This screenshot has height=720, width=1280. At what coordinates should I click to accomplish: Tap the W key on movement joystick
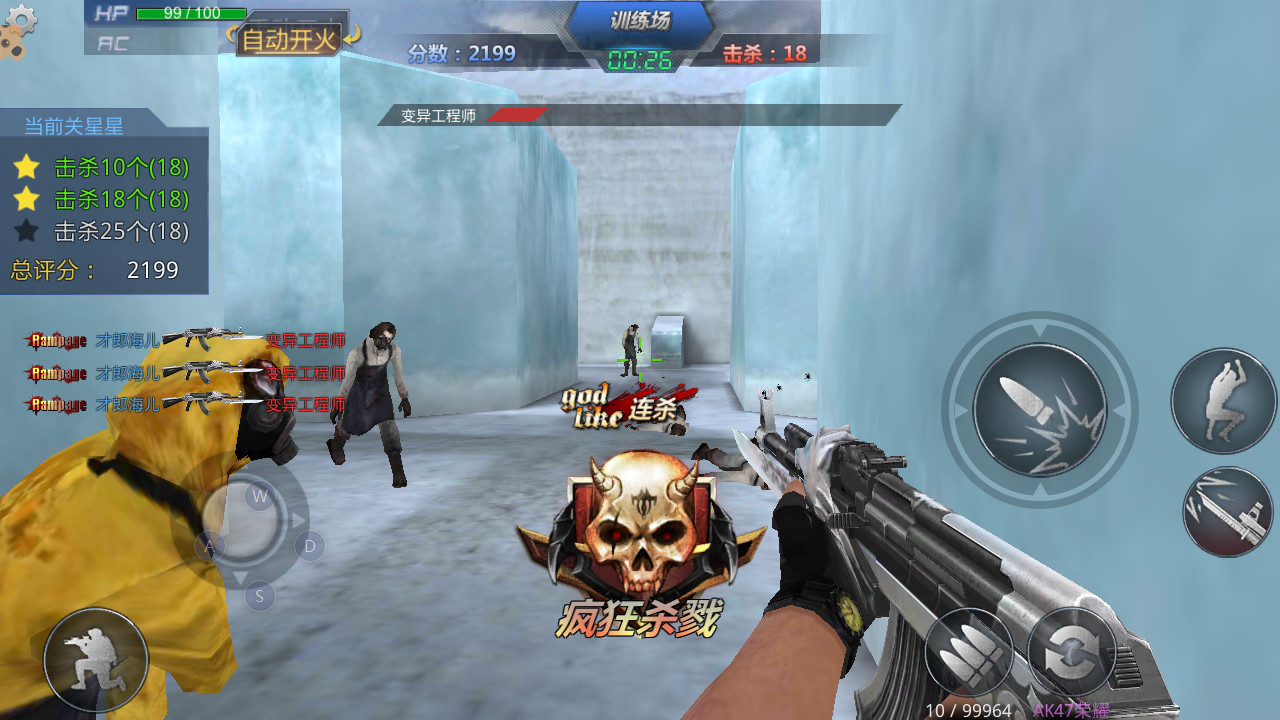tap(260, 496)
